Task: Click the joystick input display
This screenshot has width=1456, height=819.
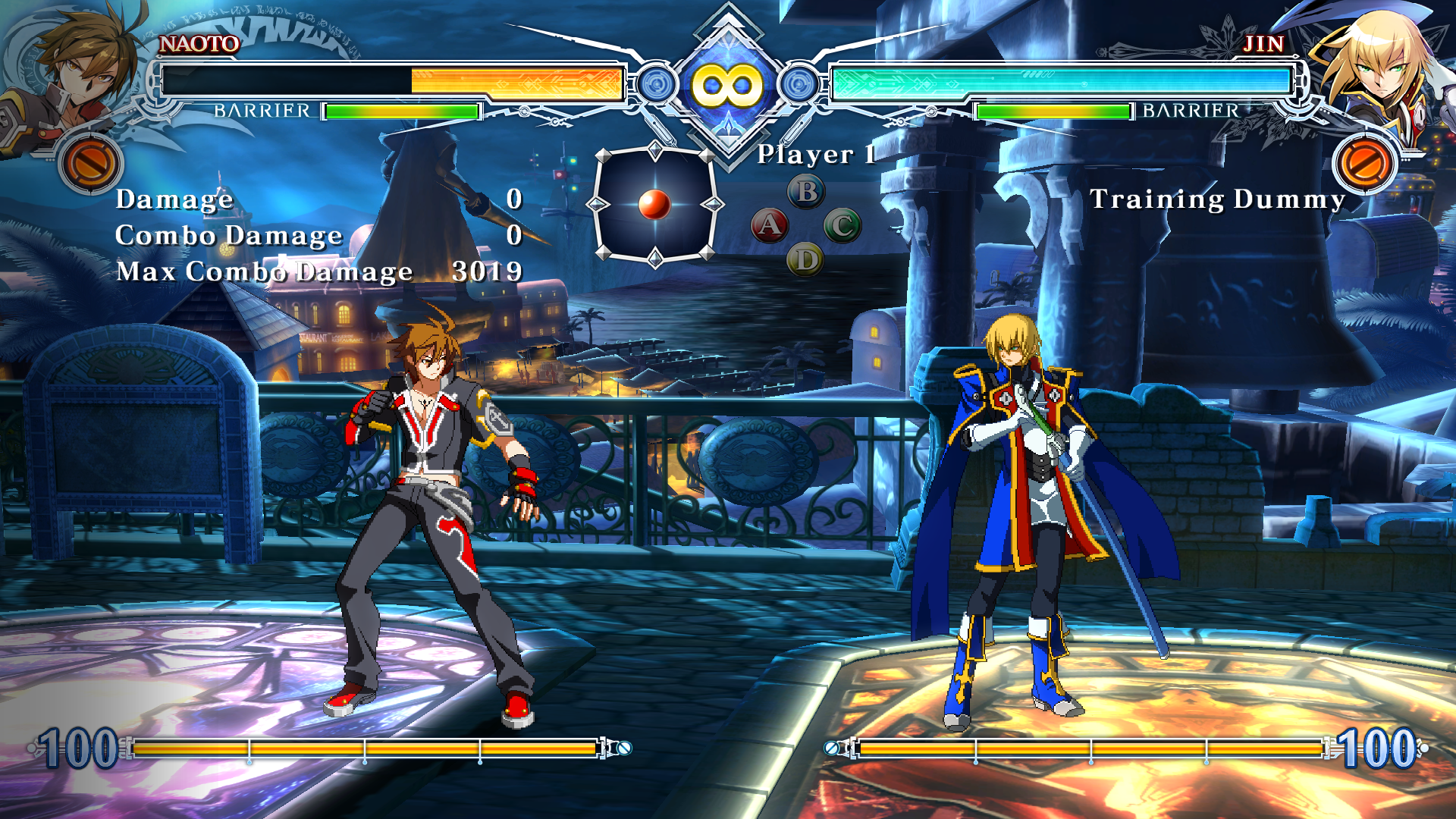Action: tap(654, 205)
